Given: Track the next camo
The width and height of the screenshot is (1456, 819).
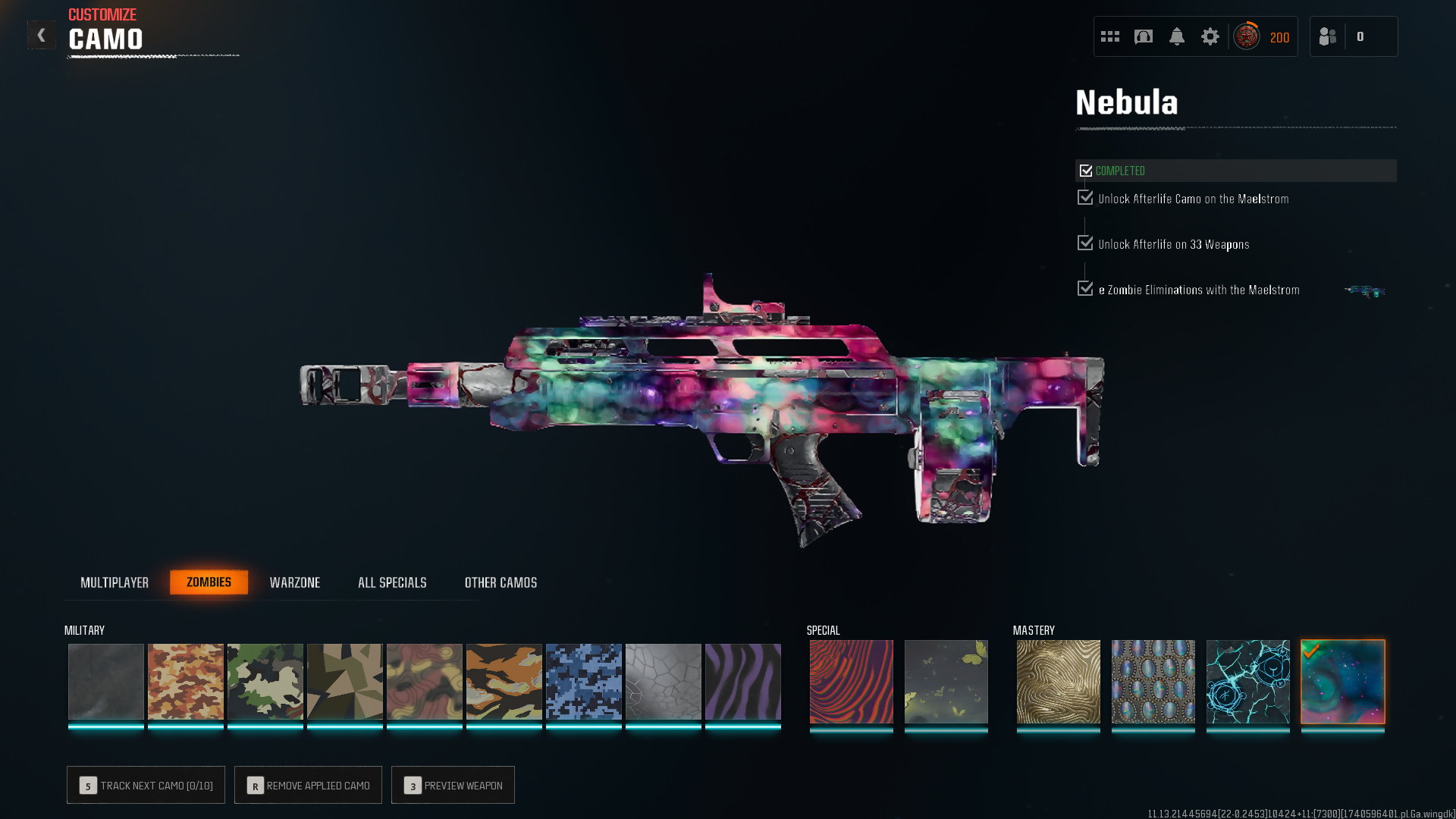Looking at the screenshot, I should click(x=146, y=785).
